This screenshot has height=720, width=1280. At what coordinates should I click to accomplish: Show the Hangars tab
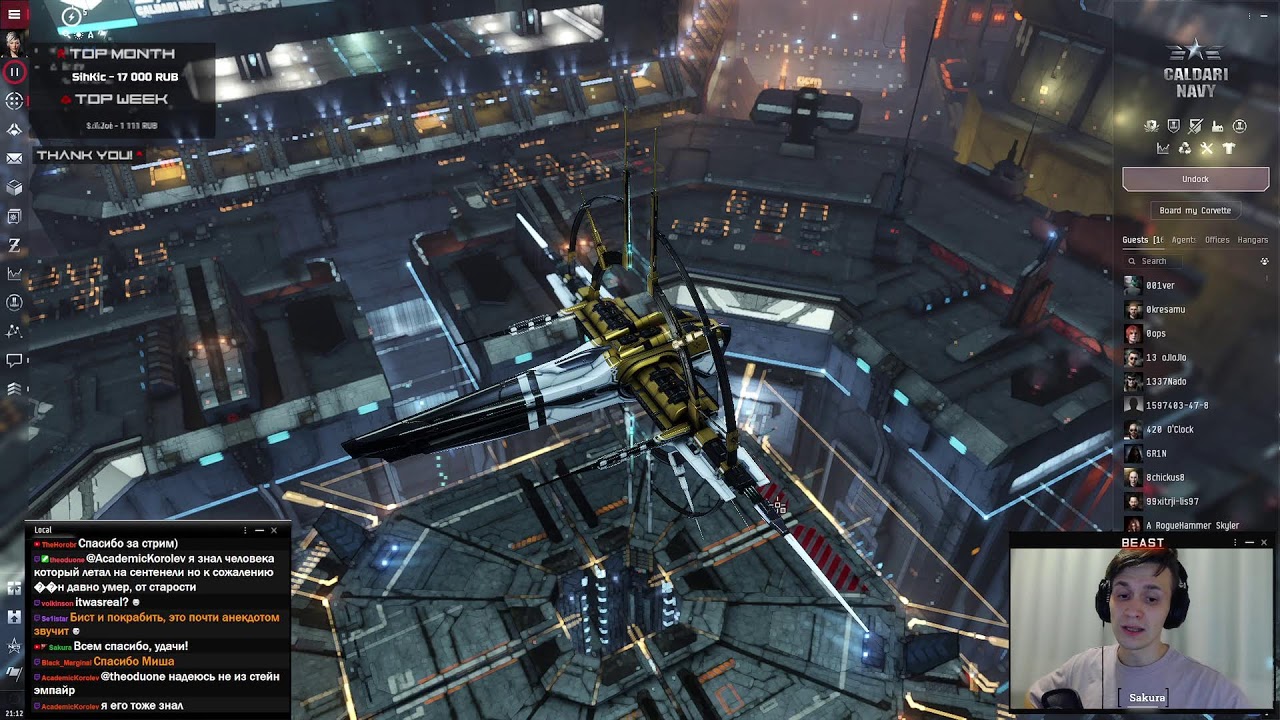(1252, 240)
